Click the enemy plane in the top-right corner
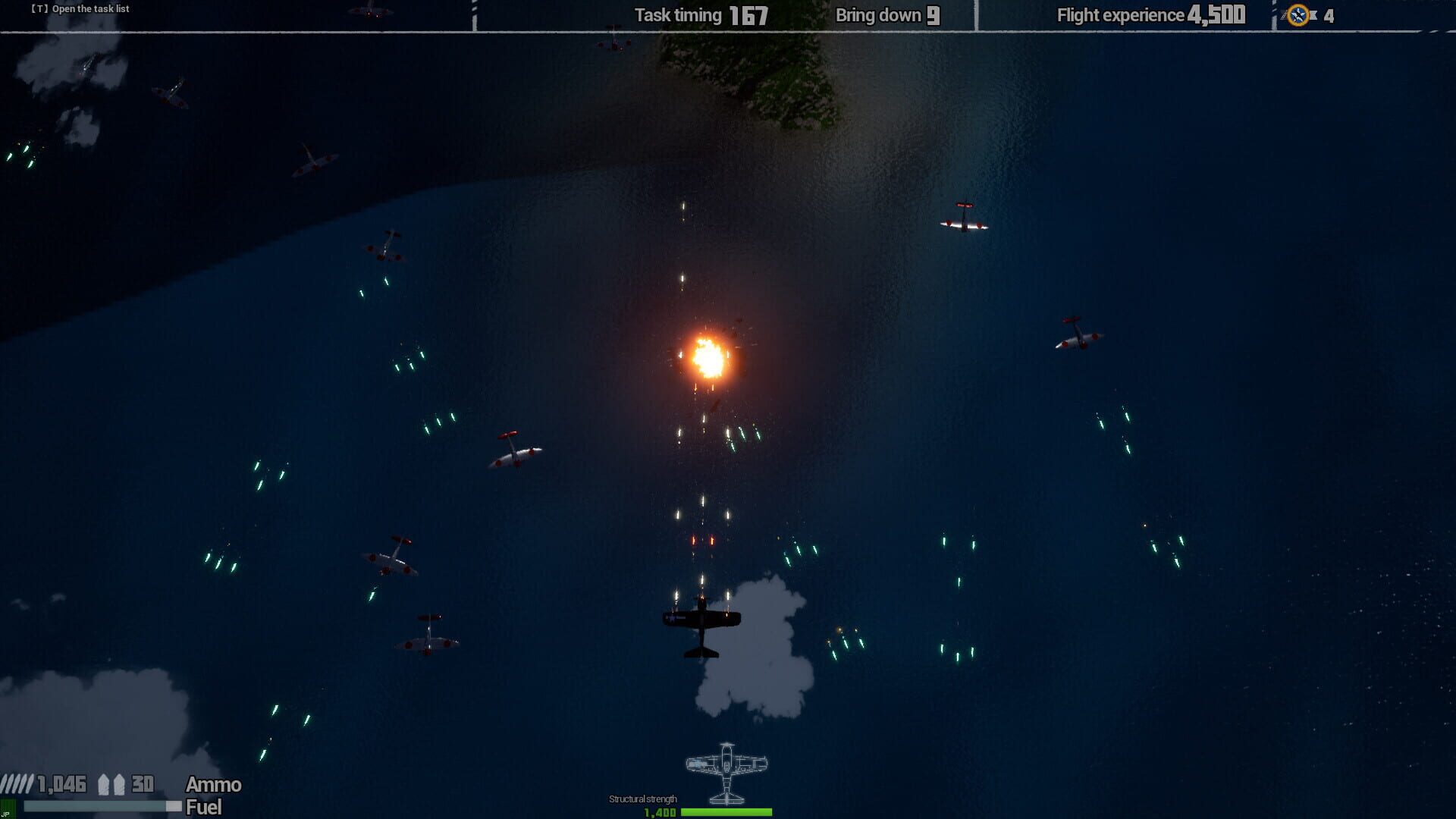Viewport: 1456px width, 819px height. pos(964,222)
